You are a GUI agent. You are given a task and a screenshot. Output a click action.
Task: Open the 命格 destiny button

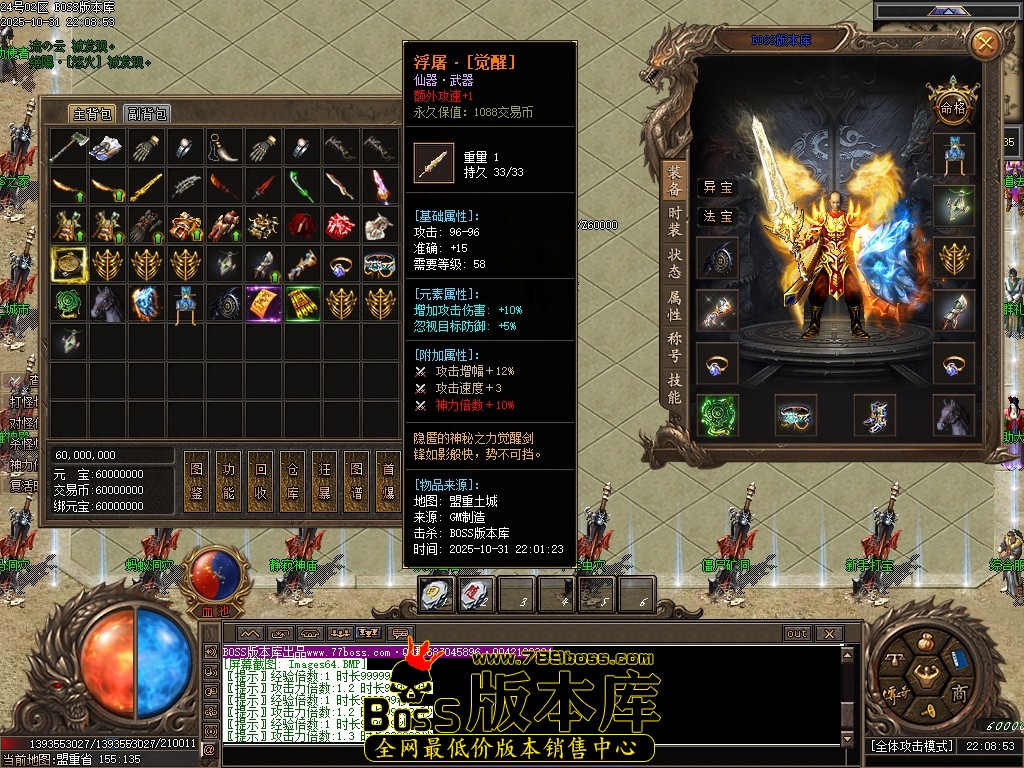952,106
